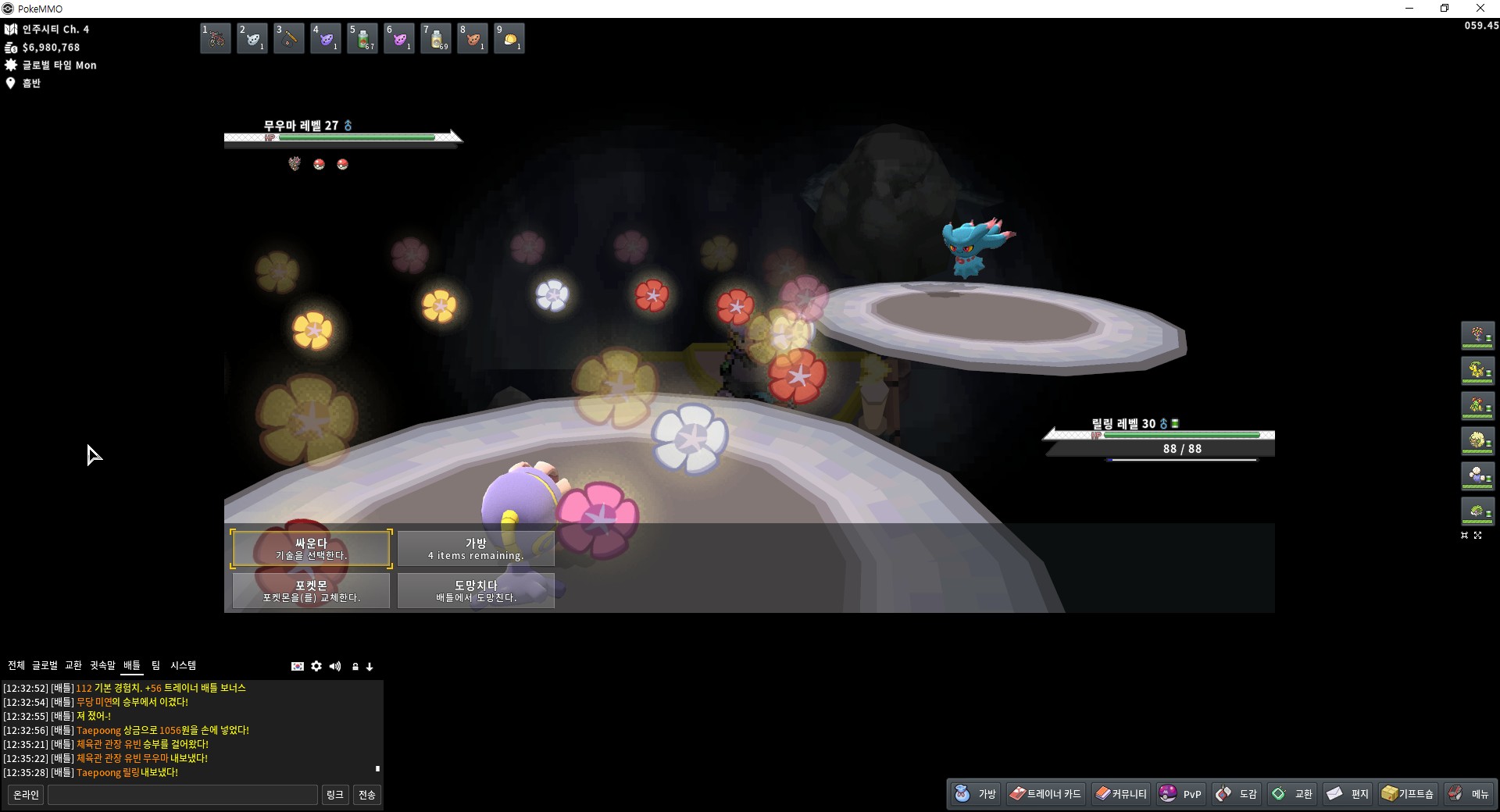Image resolution: width=1500 pixels, height=812 pixels.
Task: Open the 커뮤니티 community menu
Action: pos(1121,794)
